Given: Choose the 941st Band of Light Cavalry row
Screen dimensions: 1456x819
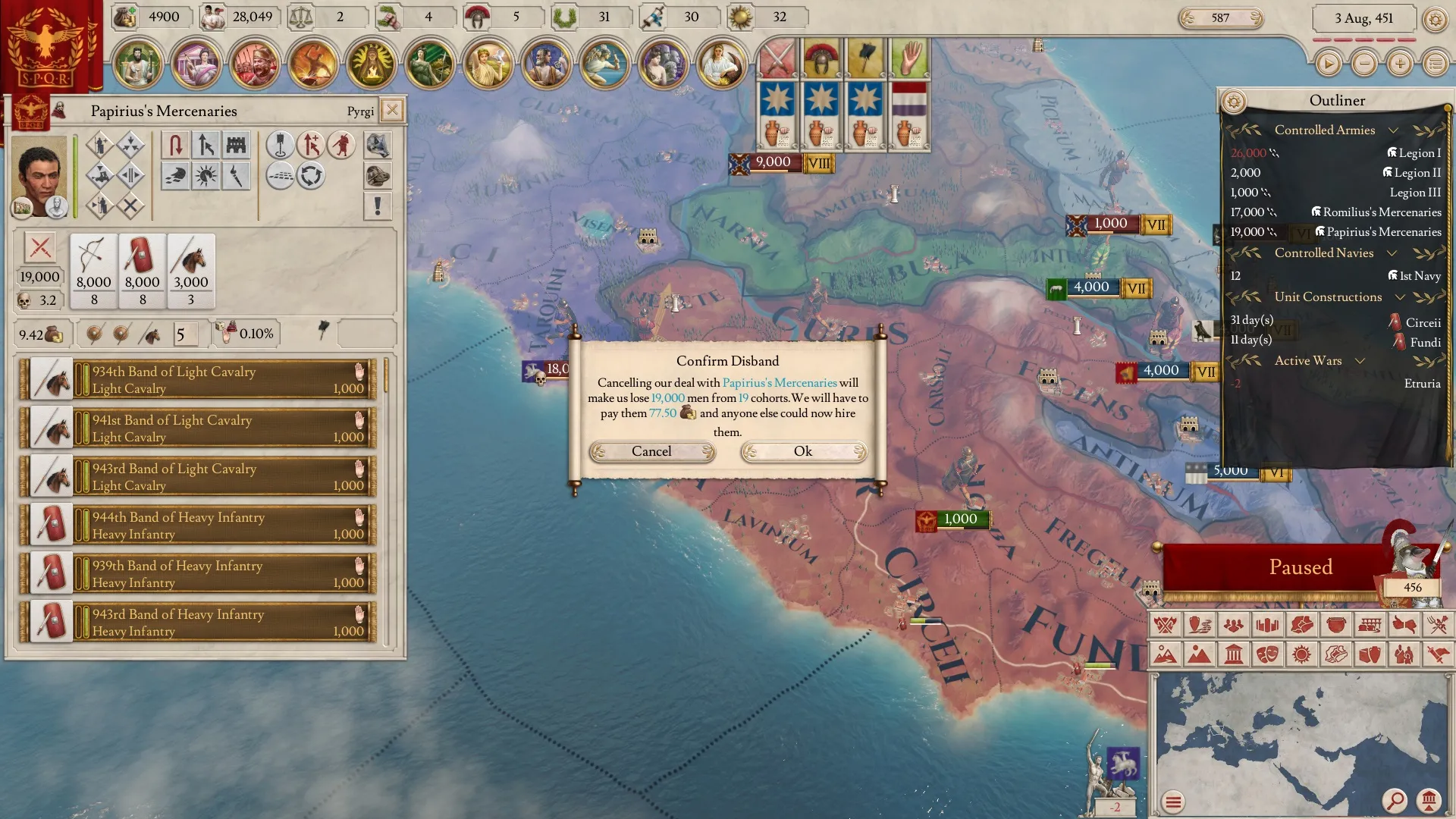Looking at the screenshot, I should (x=199, y=428).
